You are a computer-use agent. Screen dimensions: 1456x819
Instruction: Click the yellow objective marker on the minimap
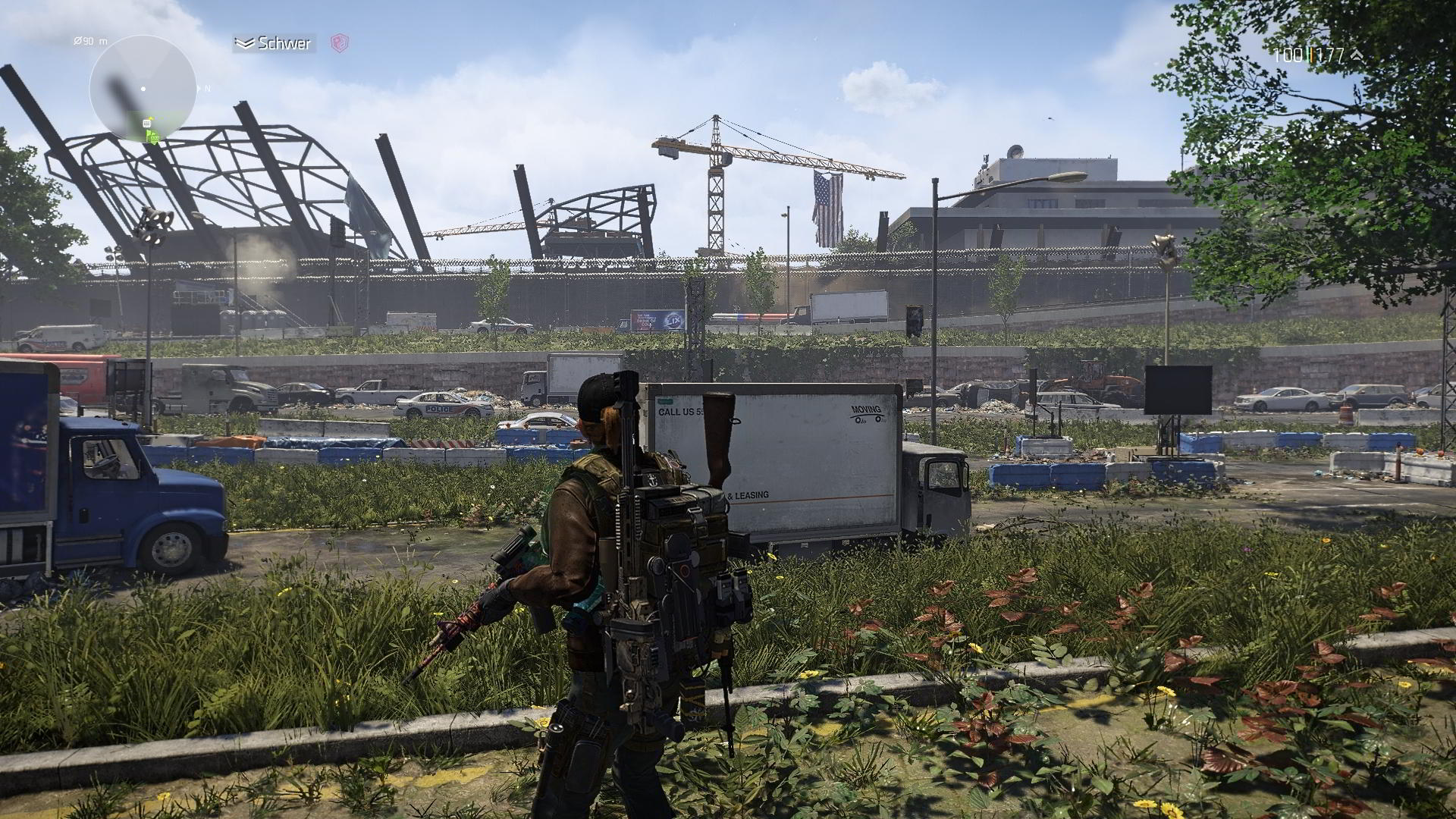tap(152, 118)
